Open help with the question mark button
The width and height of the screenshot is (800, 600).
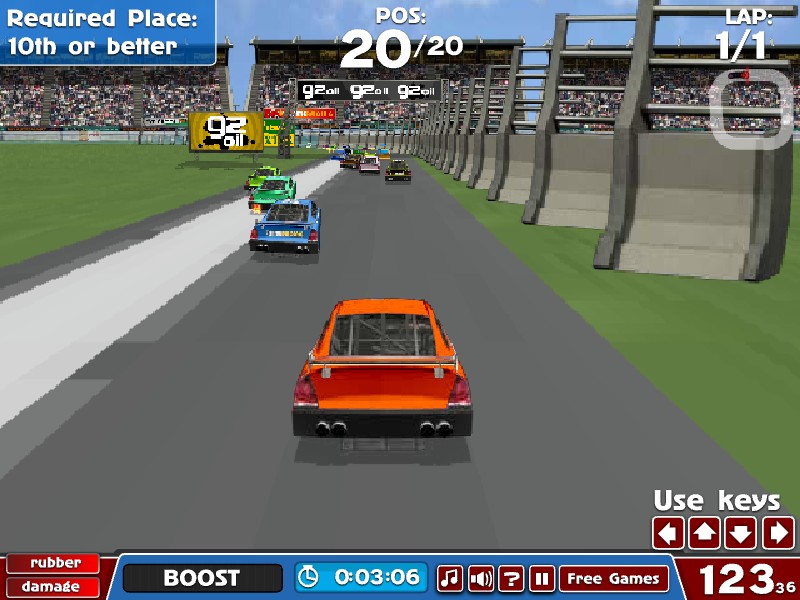click(x=512, y=578)
